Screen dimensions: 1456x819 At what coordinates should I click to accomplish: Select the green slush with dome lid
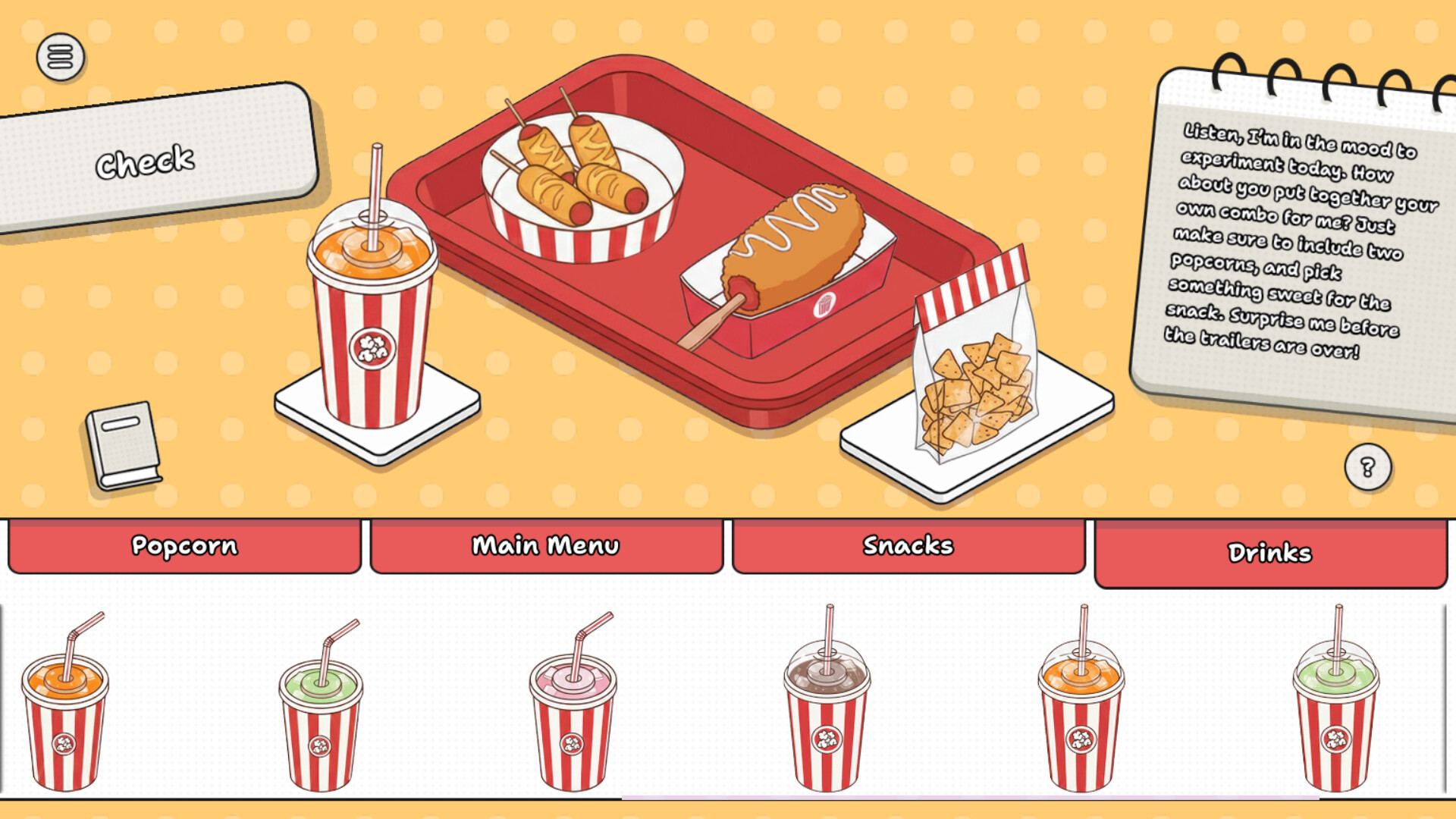point(1338,720)
